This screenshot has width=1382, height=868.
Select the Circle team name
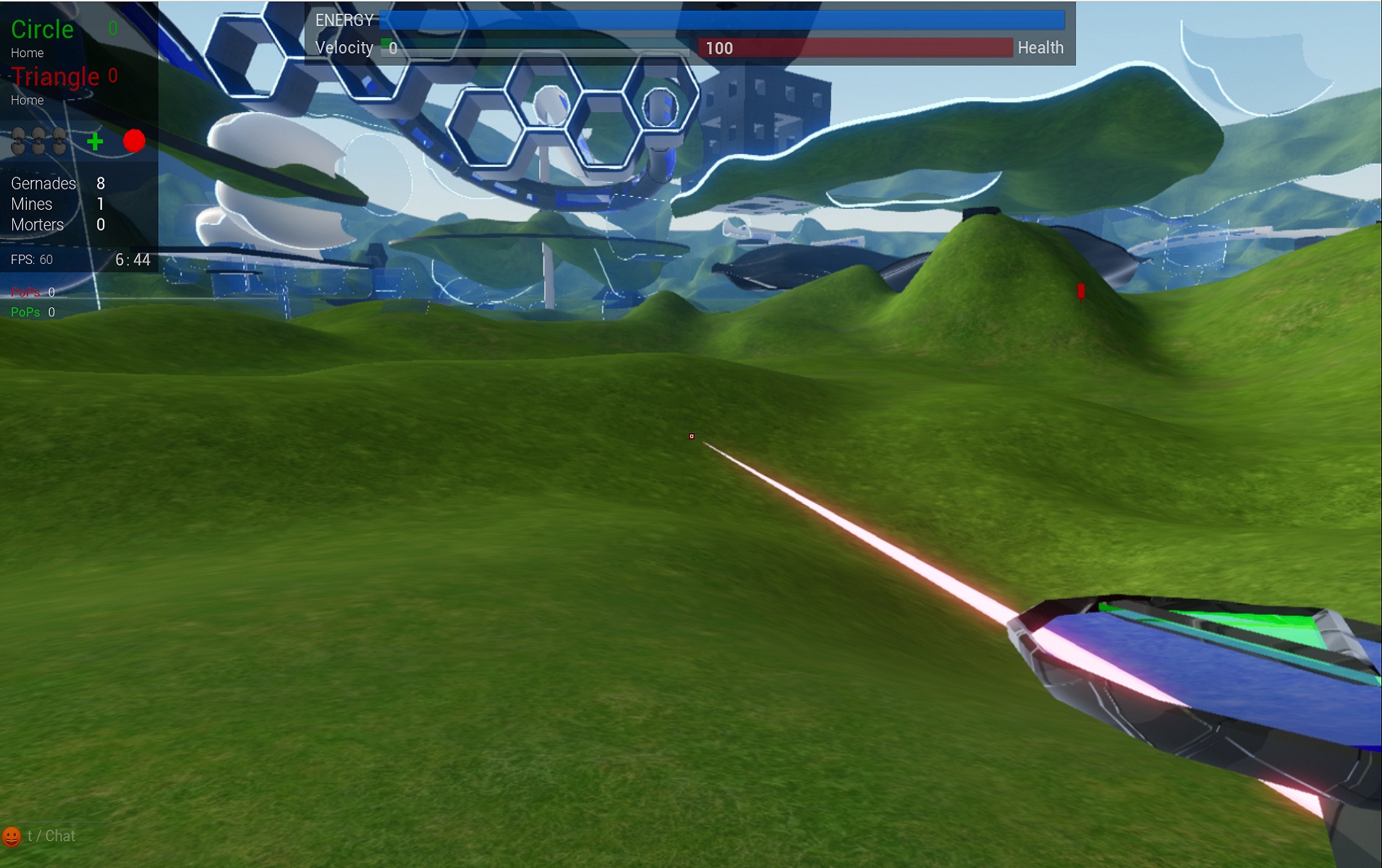[x=42, y=30]
